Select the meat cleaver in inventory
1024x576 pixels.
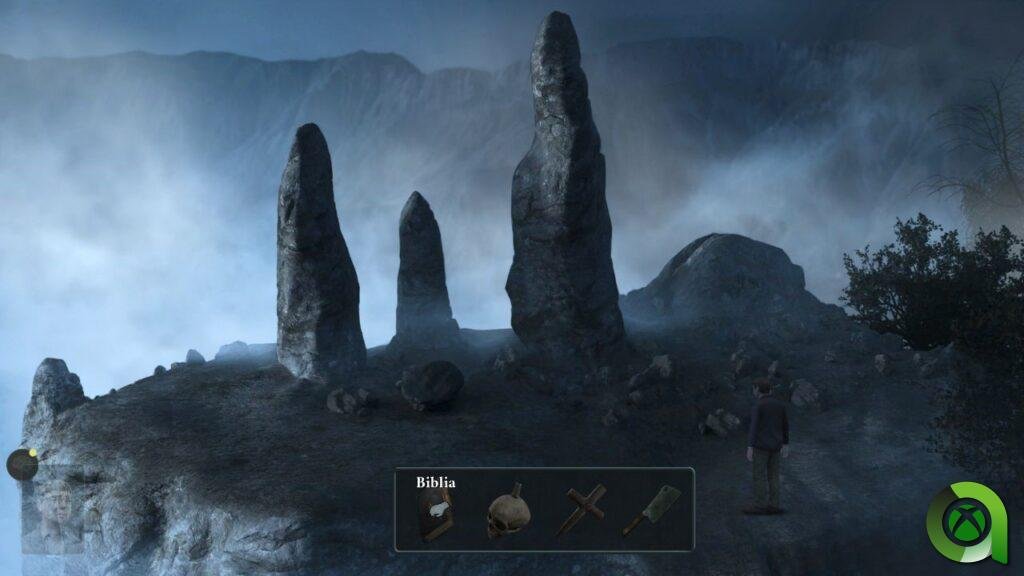coord(651,511)
